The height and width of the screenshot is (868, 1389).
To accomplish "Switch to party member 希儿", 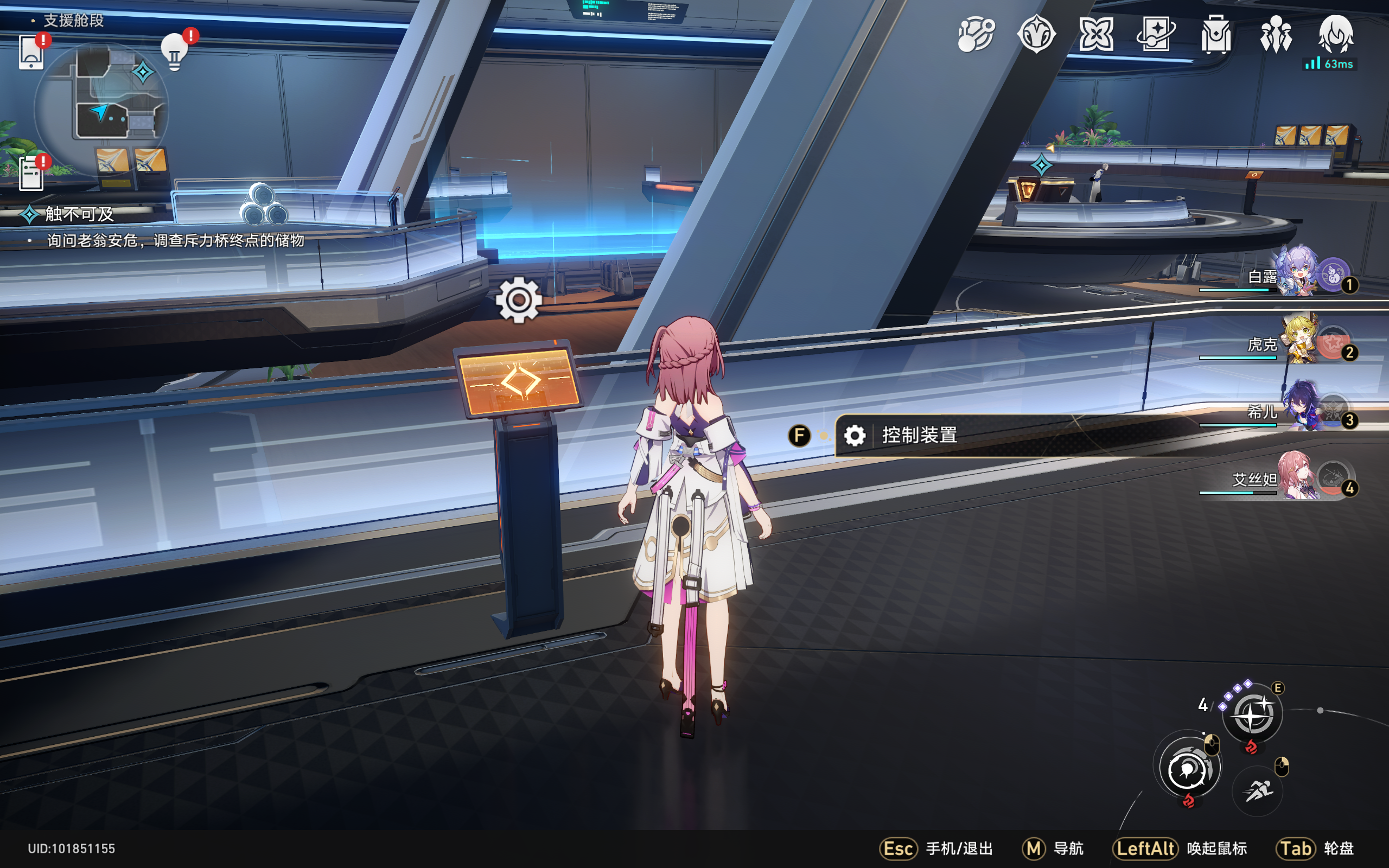I will [1297, 410].
